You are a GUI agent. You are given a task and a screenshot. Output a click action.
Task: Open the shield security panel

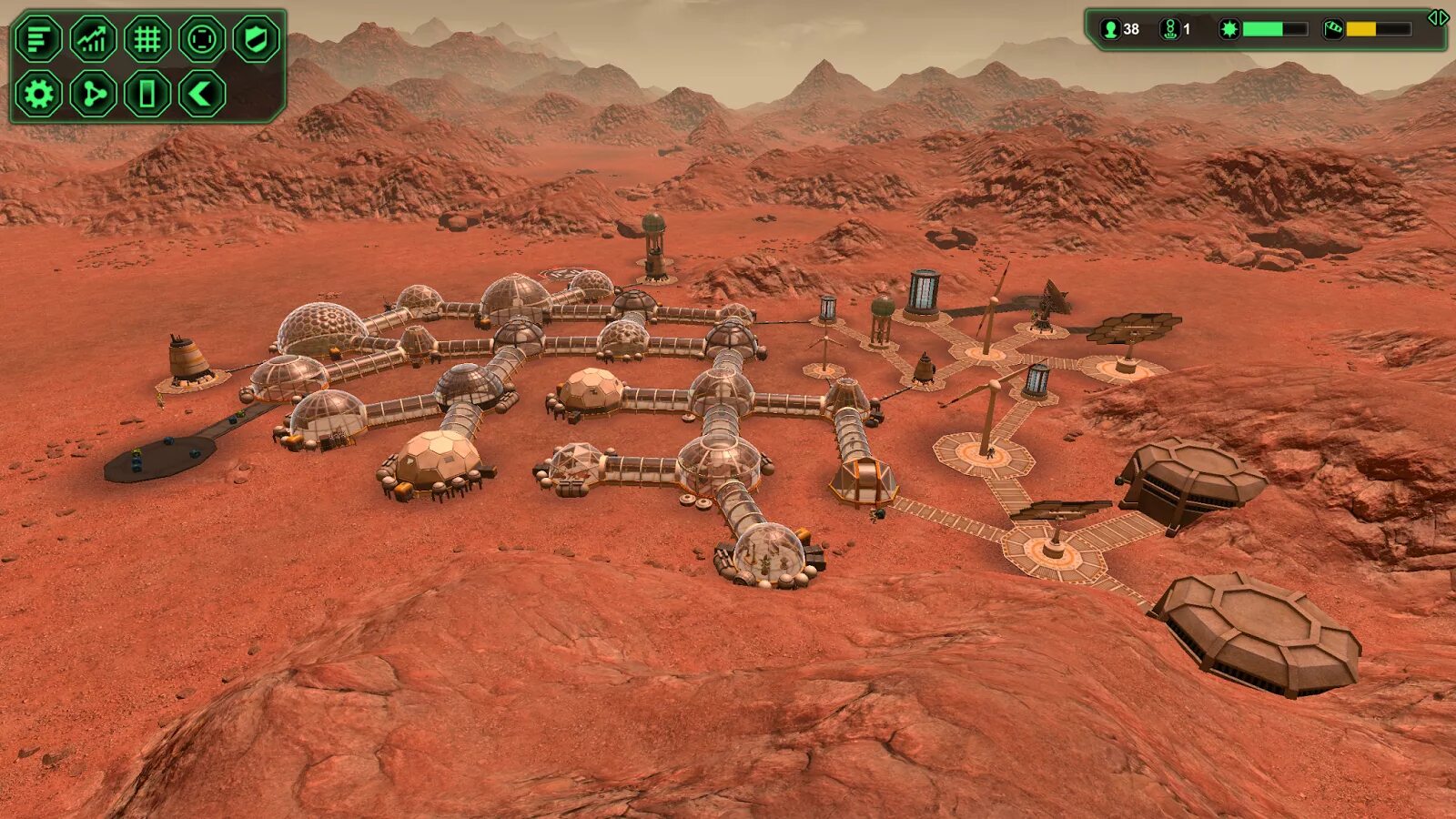pos(256,39)
